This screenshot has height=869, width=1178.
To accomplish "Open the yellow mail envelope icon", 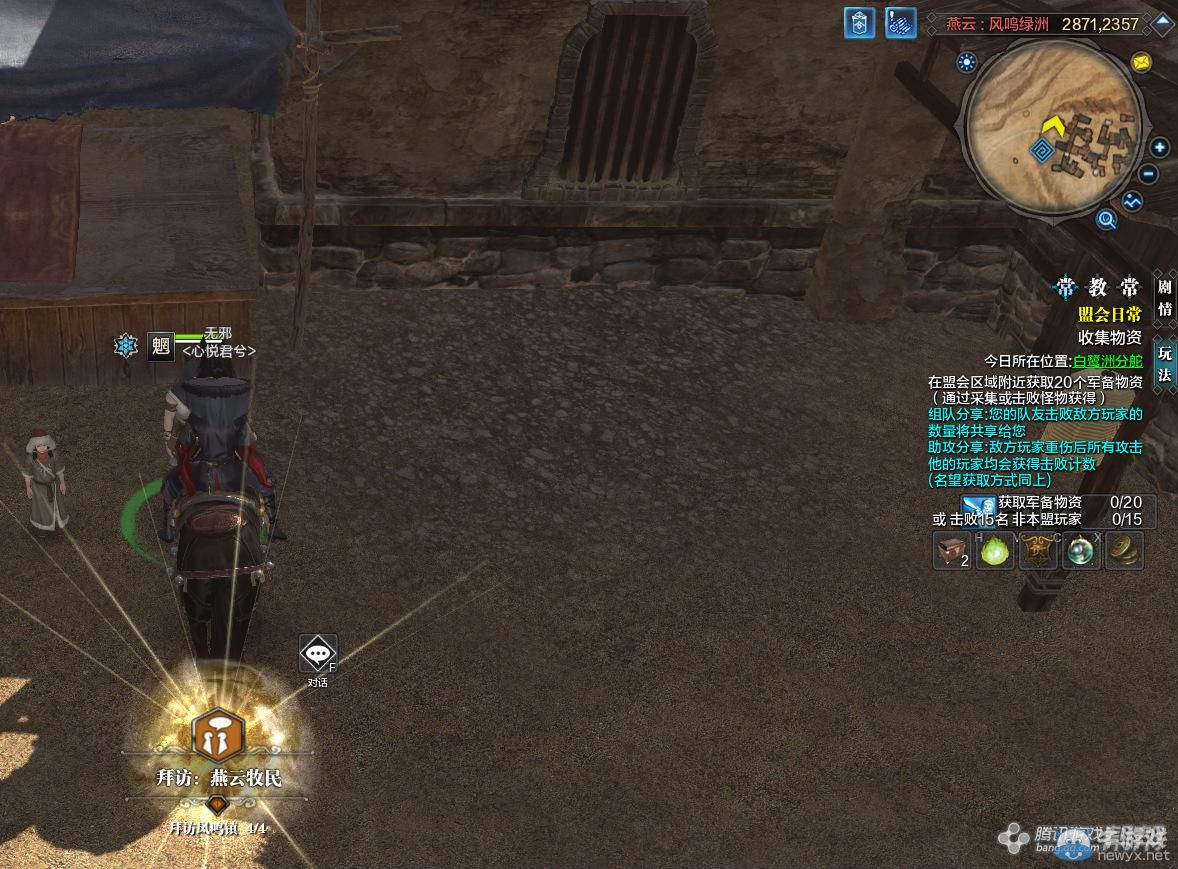I will (x=1141, y=62).
